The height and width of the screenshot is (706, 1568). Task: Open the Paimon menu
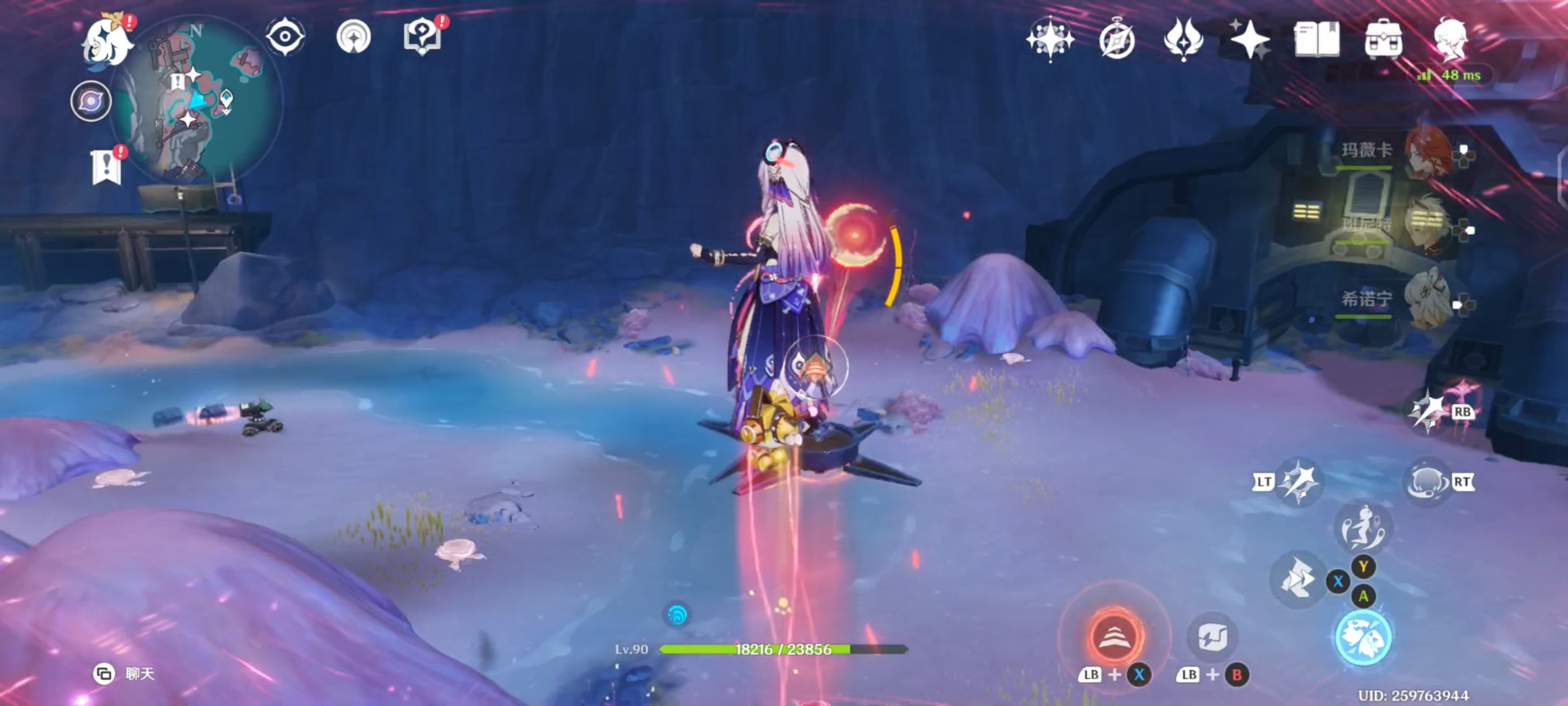tap(107, 41)
